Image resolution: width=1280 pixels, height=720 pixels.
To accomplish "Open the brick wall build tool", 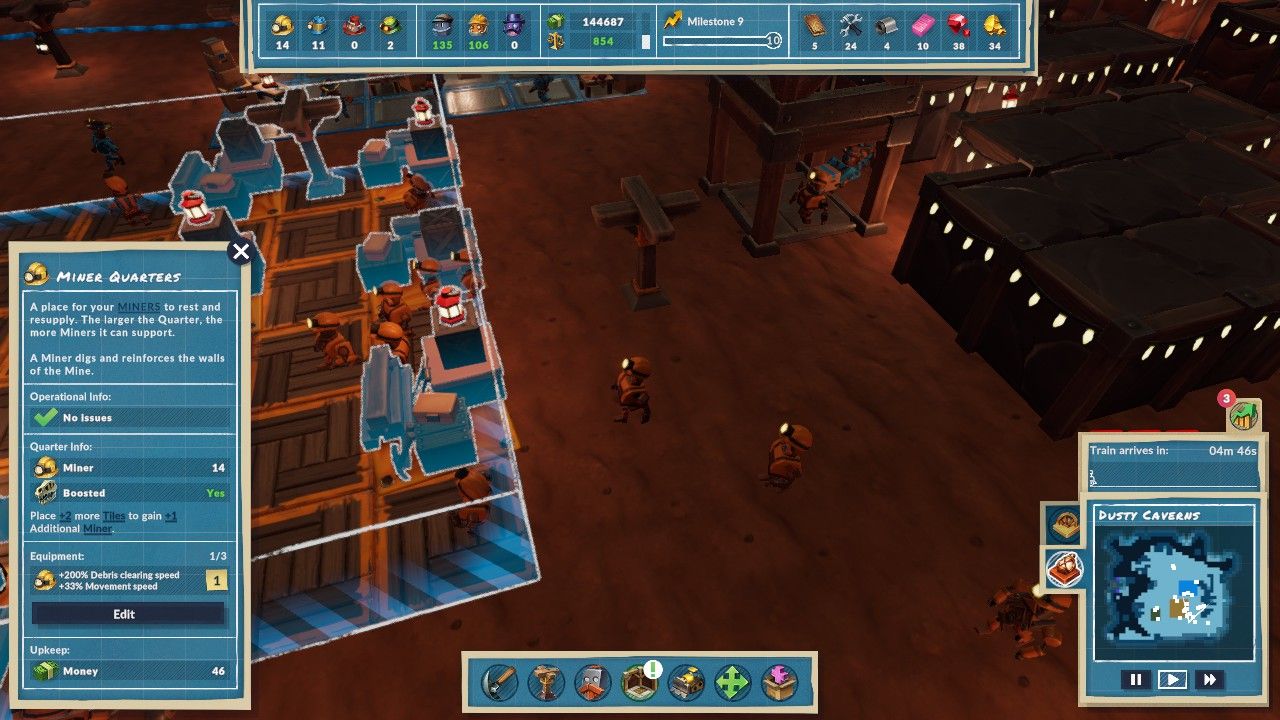I will coord(592,684).
